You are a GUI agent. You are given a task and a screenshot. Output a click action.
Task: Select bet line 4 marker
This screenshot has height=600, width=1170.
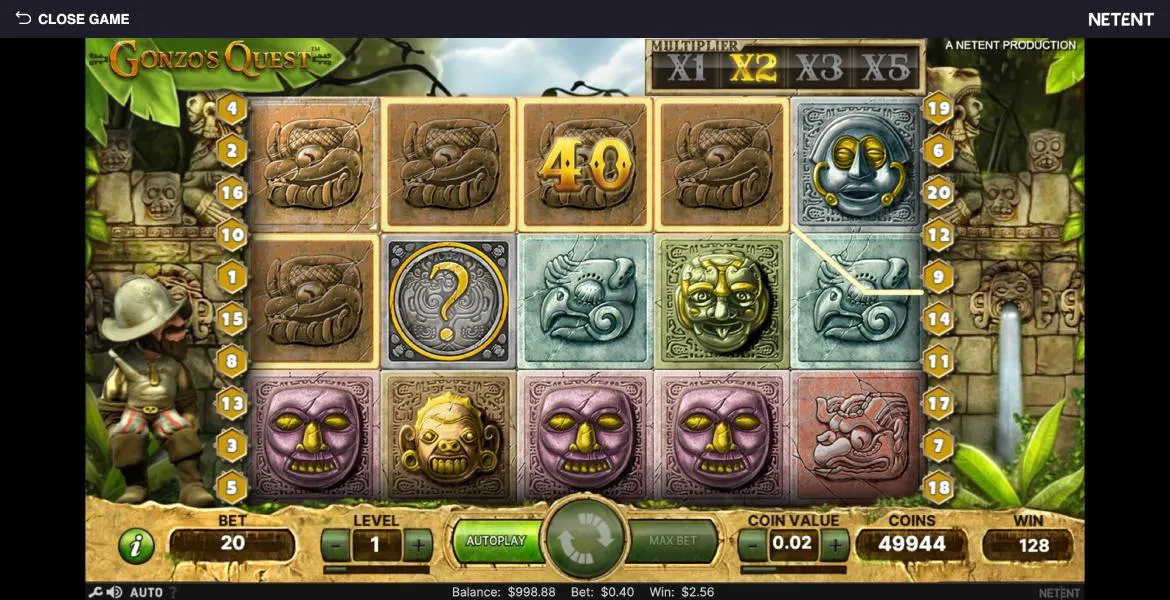pos(232,108)
